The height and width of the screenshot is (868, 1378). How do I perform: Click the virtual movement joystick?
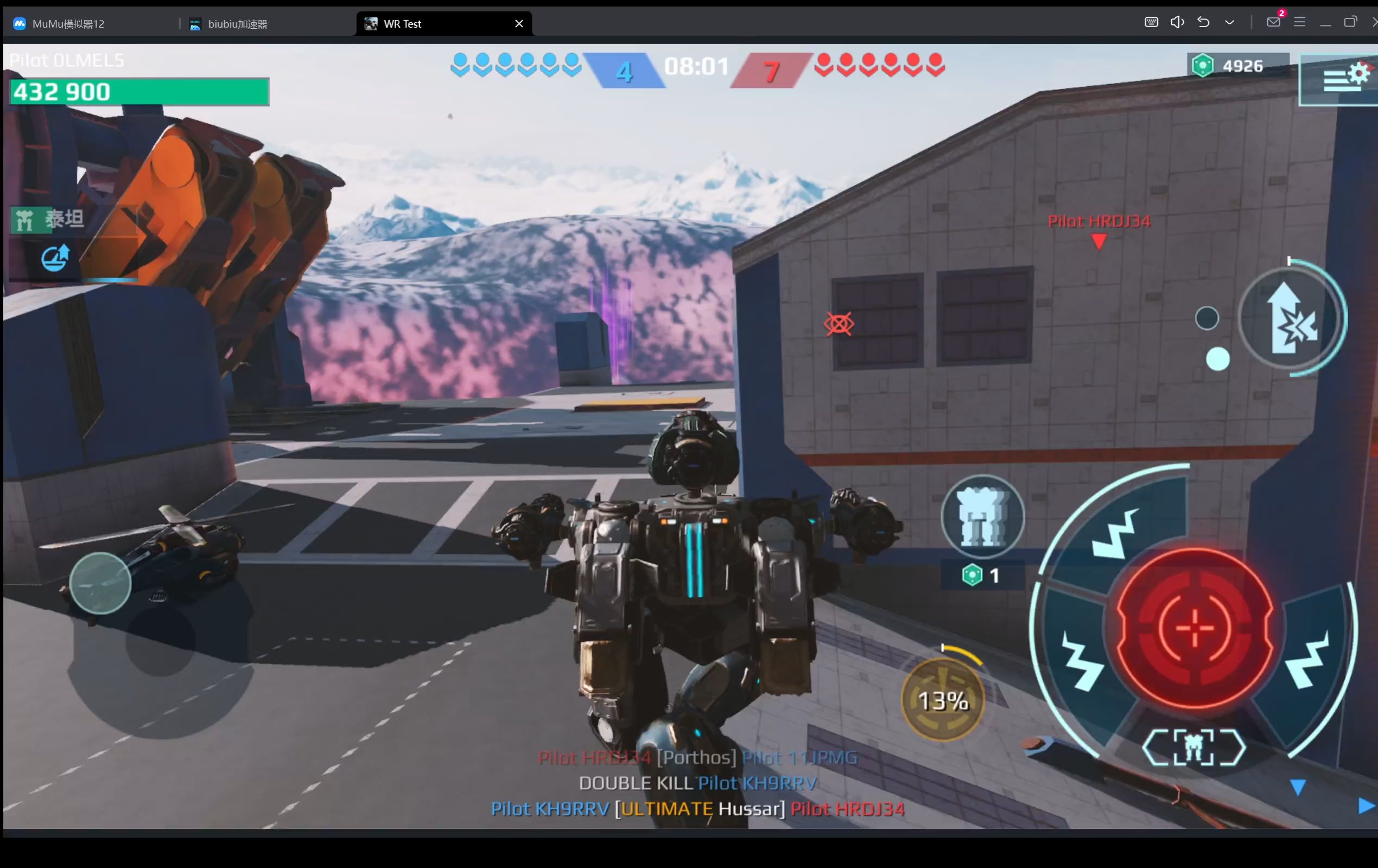coord(100,584)
